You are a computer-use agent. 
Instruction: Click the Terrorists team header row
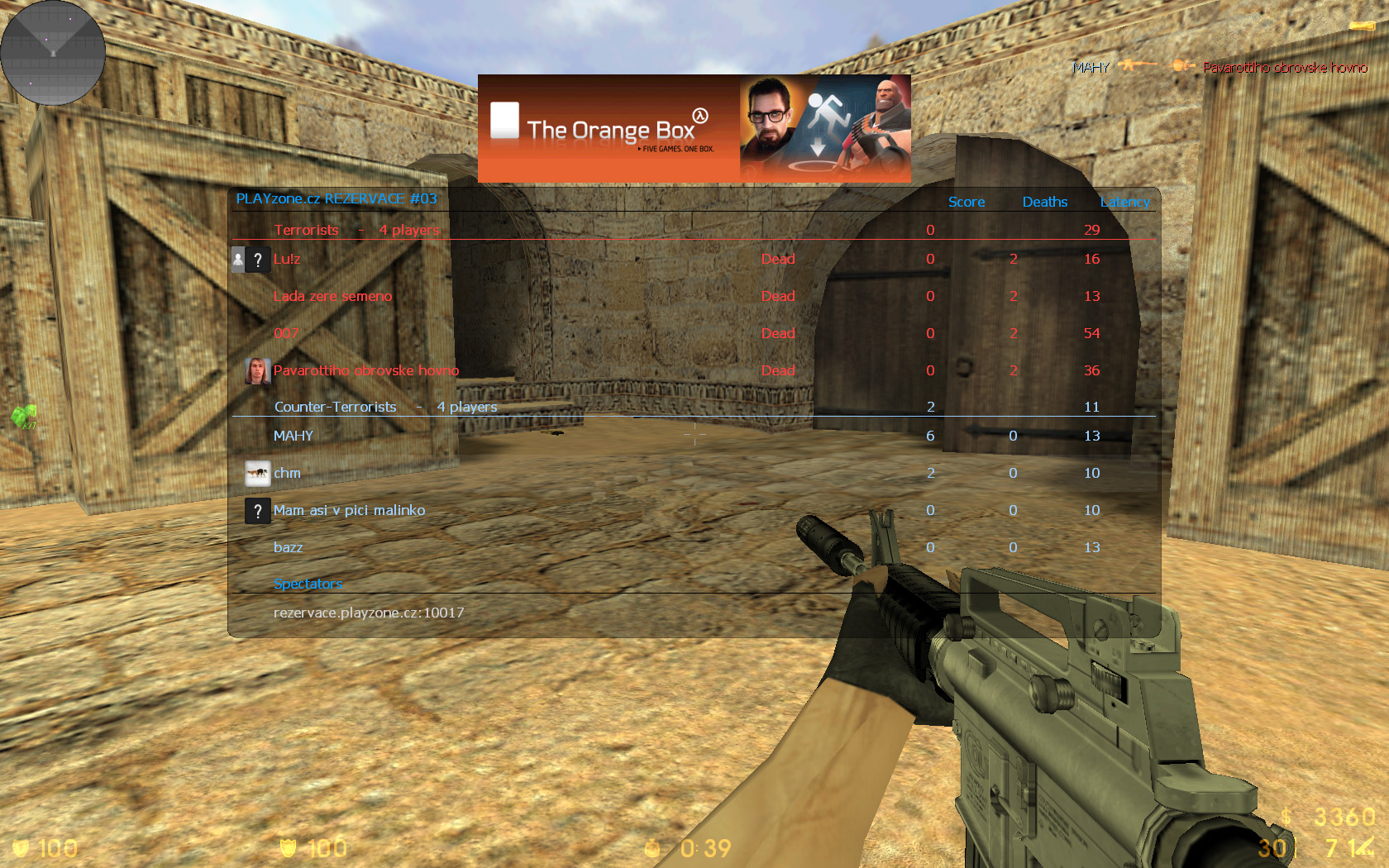point(356,230)
